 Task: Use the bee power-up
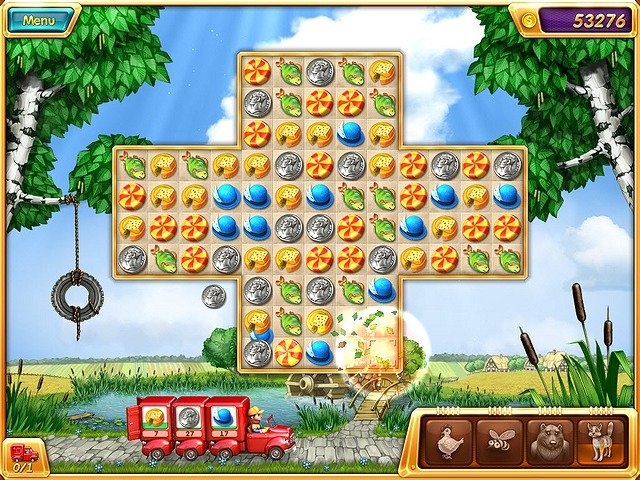tap(499, 441)
